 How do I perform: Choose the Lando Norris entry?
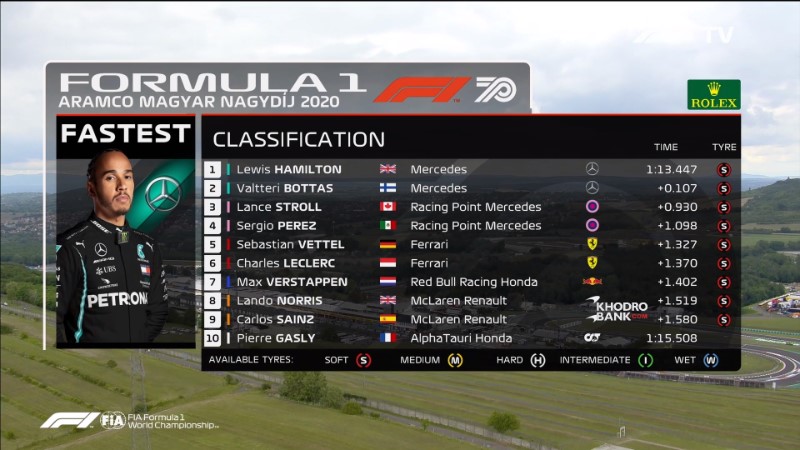282,300
